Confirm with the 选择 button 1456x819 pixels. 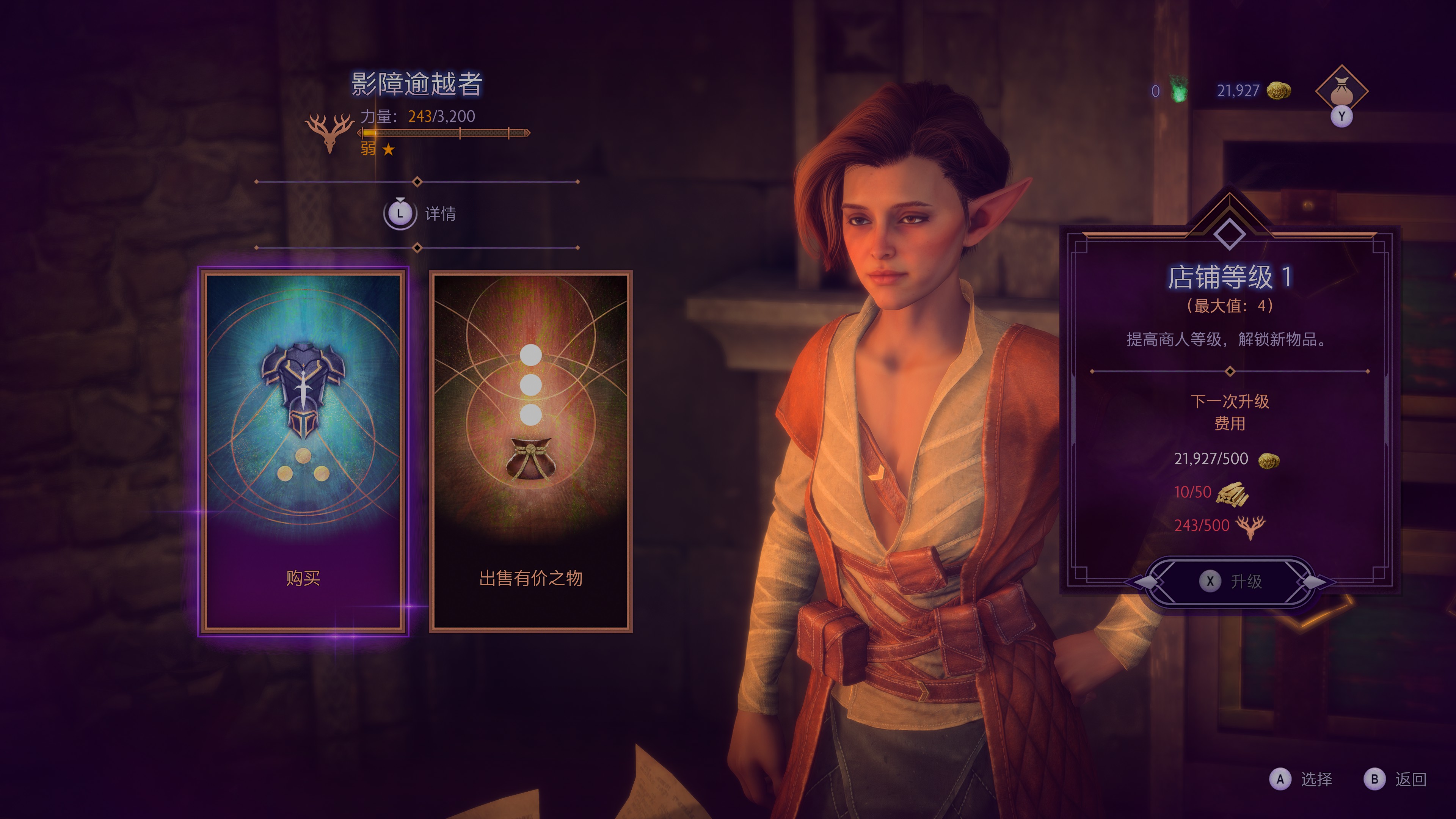pos(1301,779)
